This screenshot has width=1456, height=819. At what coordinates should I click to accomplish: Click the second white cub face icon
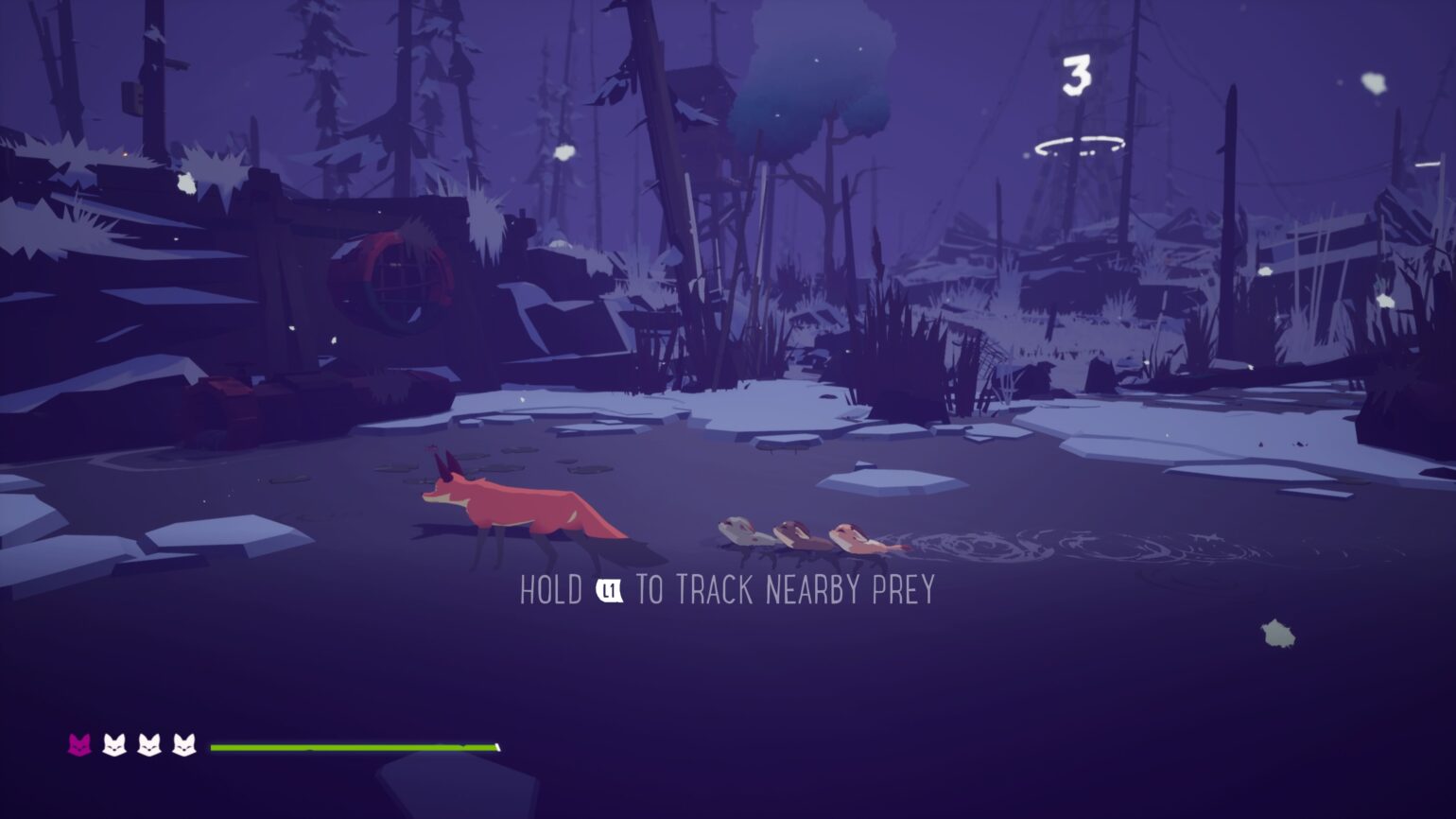(149, 746)
